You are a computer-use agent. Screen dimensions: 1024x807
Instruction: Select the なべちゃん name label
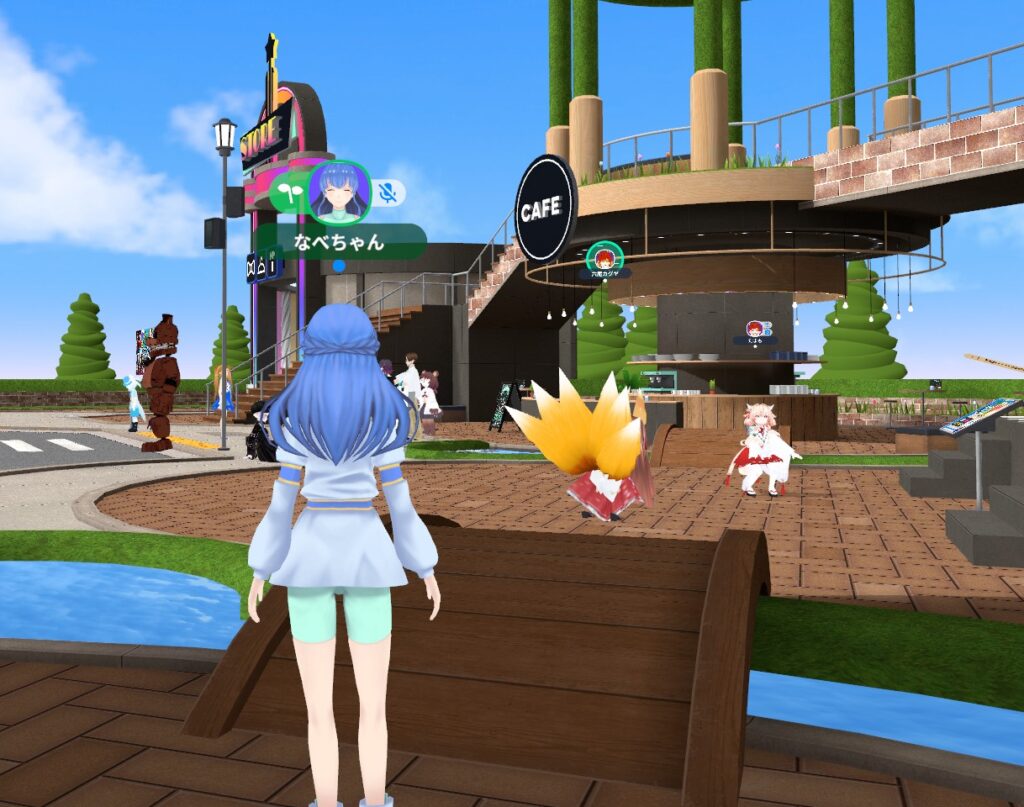pyautogui.click(x=339, y=241)
